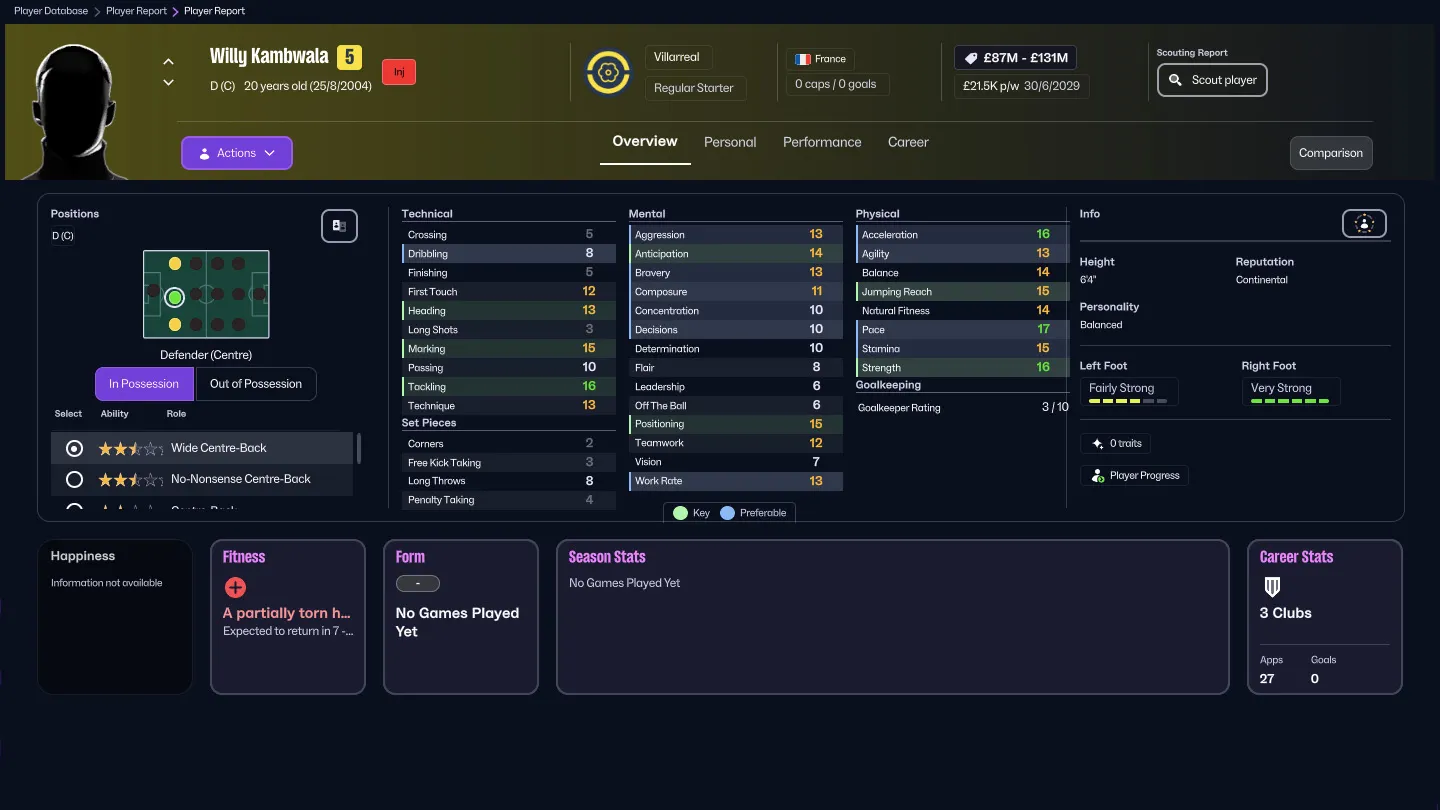Switch to Out of Possession

256,383
